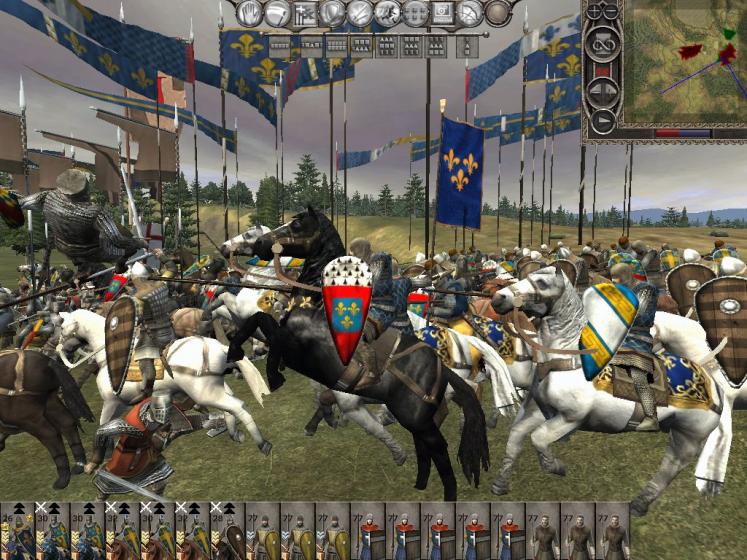
Task: Activate the shield guard mode button
Action: point(332,13)
